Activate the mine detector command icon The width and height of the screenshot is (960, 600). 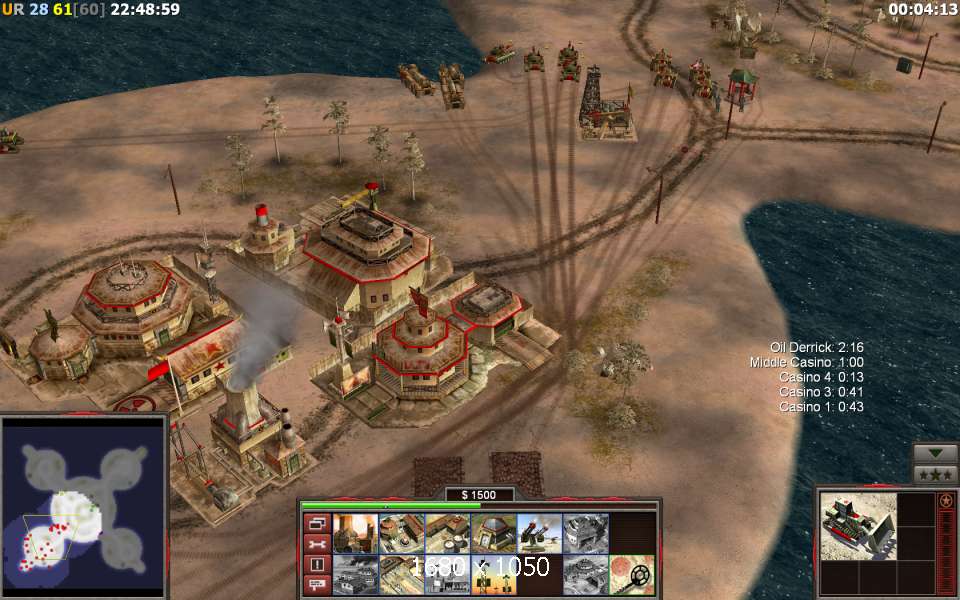click(632, 575)
